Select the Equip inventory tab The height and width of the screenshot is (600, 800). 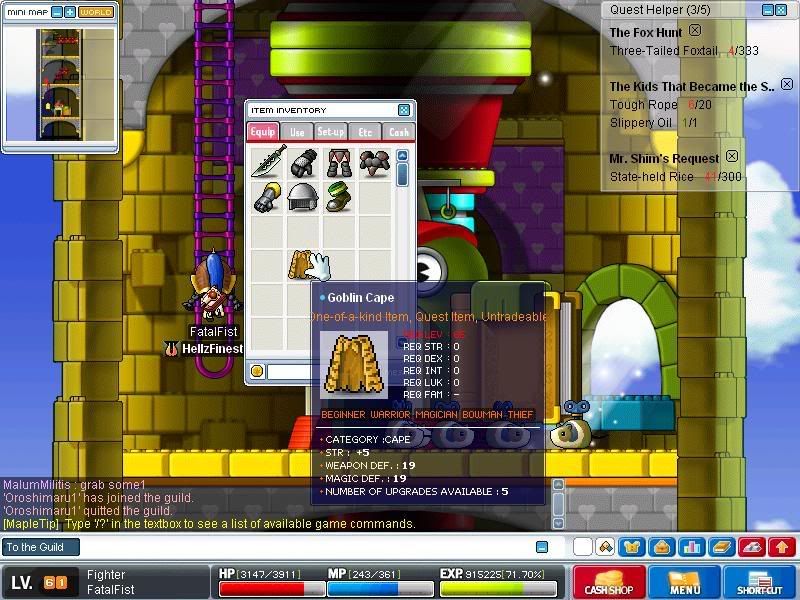[x=263, y=132]
